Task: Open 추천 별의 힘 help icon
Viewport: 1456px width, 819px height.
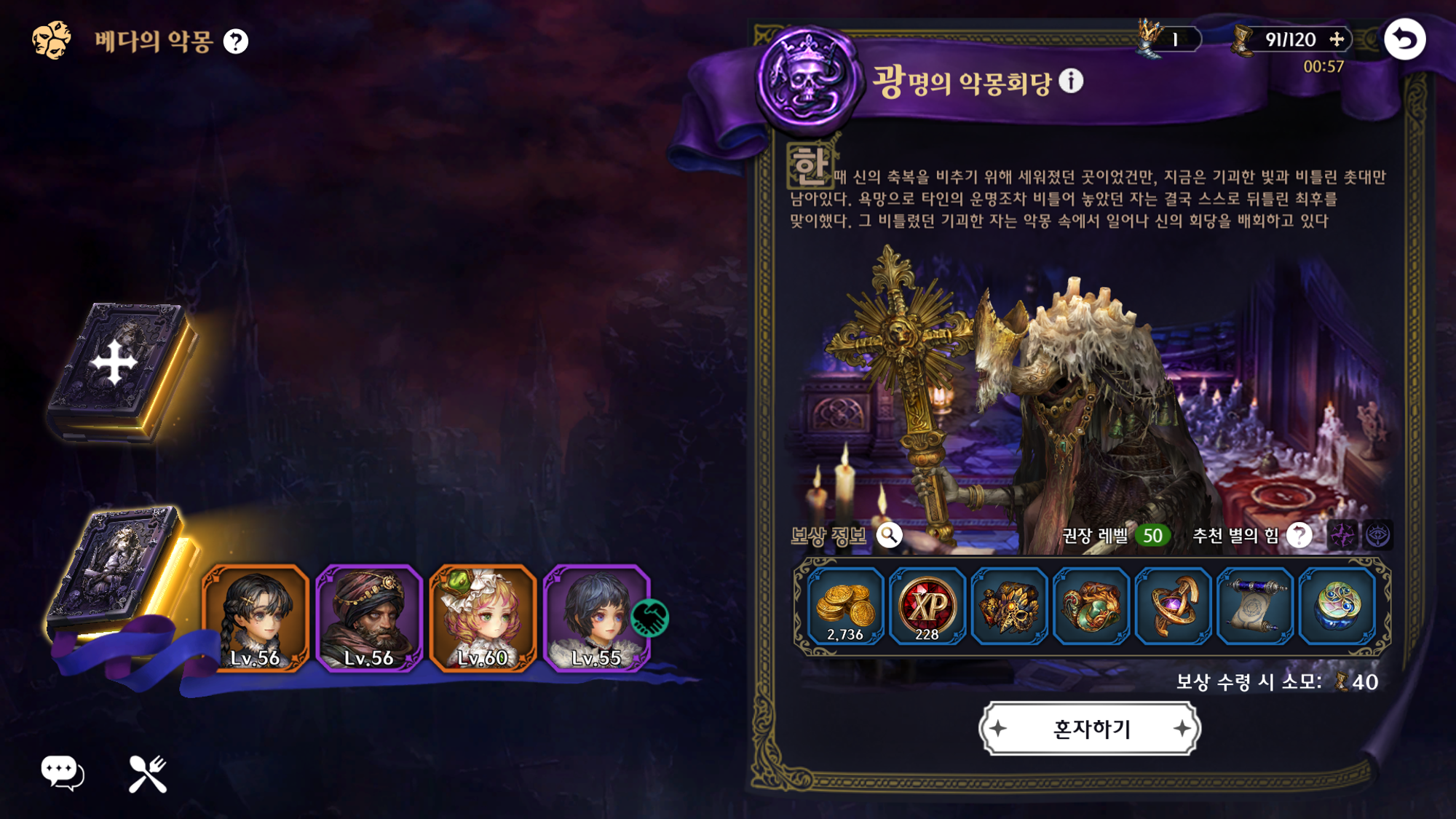Action: 1299,536
